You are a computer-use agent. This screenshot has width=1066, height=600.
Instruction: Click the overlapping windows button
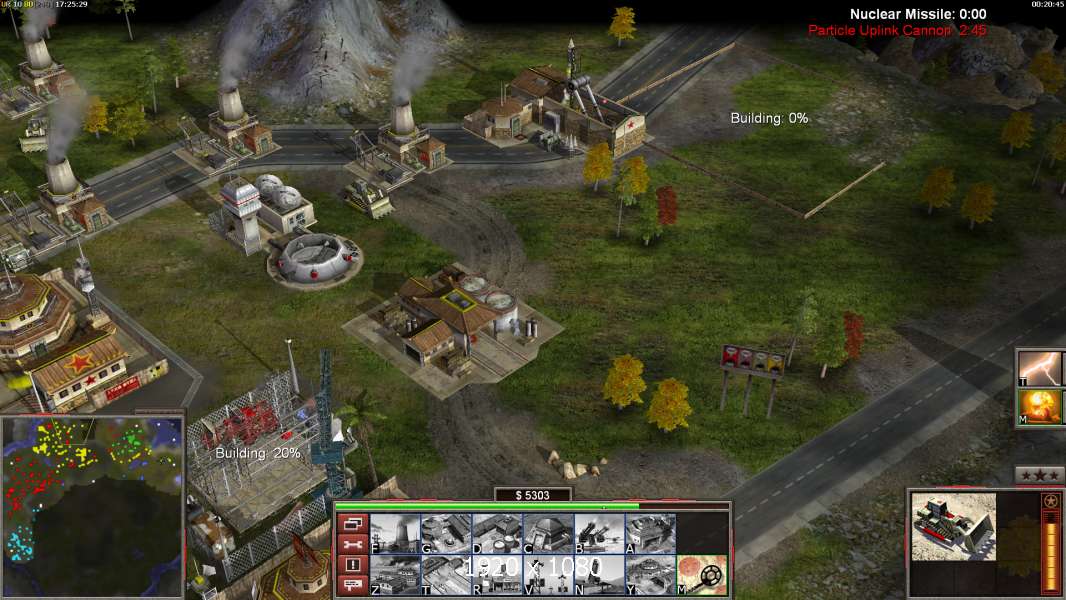coord(352,523)
